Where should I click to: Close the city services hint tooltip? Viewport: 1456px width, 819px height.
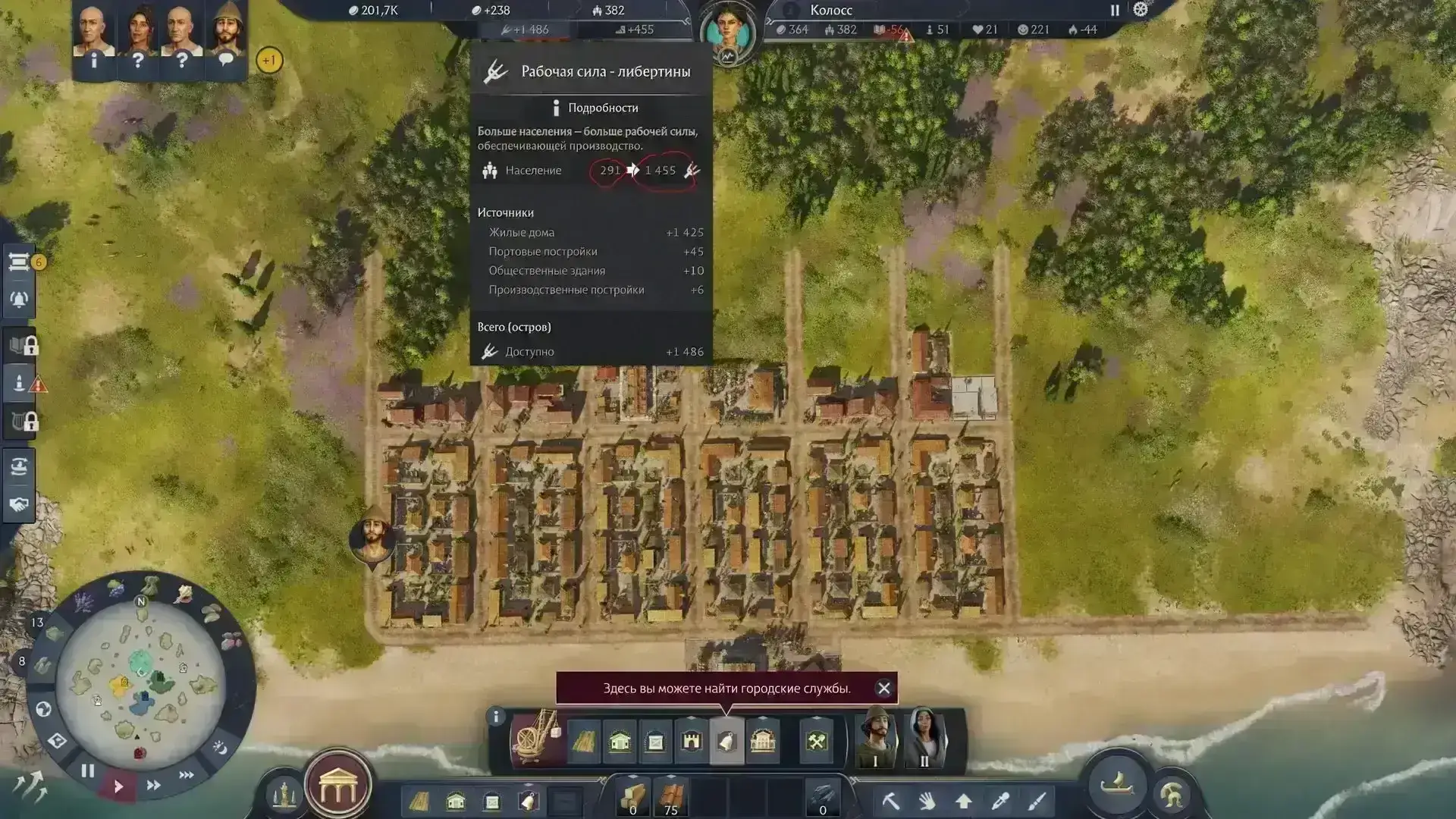point(883,688)
